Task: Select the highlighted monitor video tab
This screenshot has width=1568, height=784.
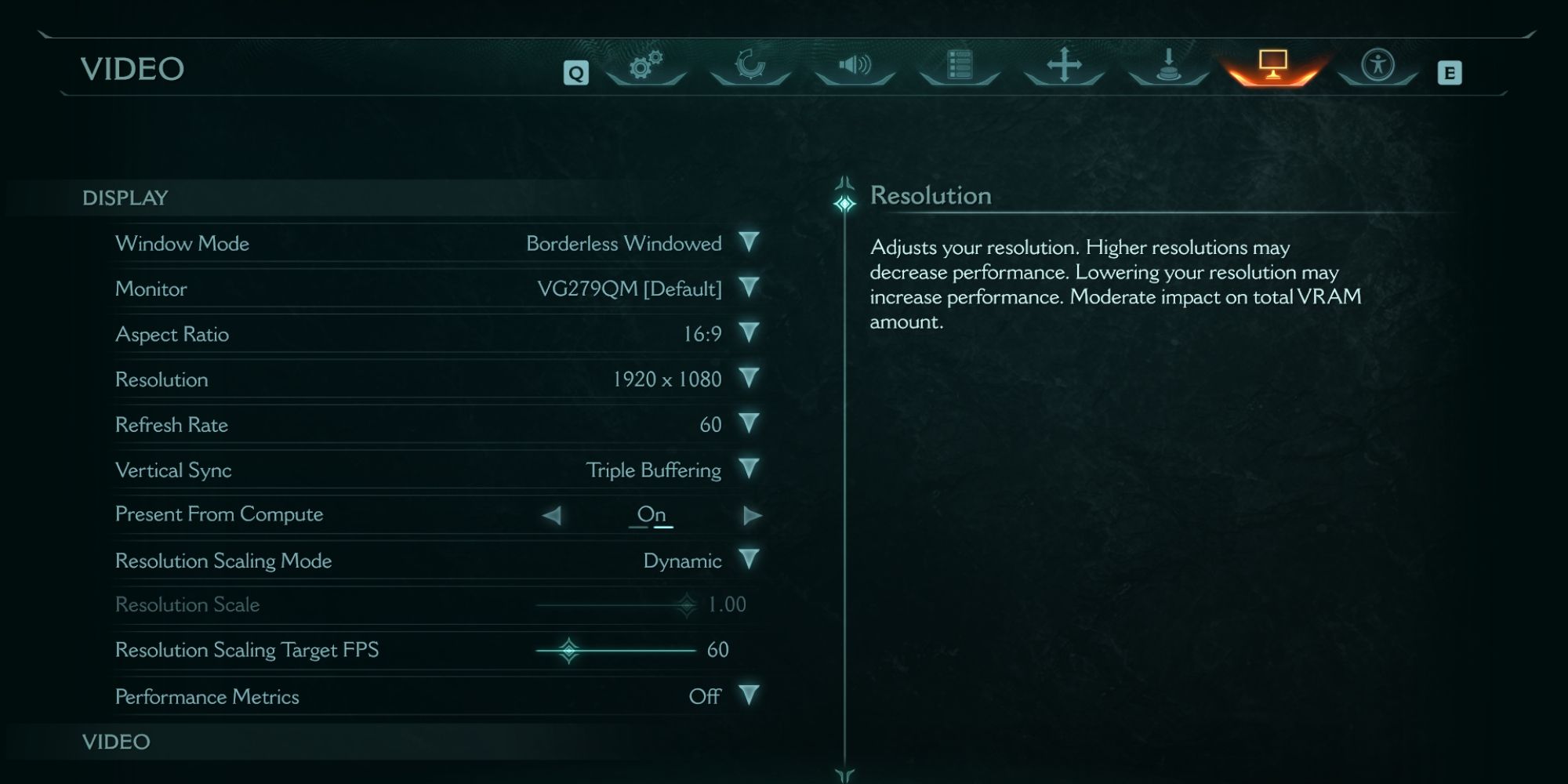Action: 1272,65
